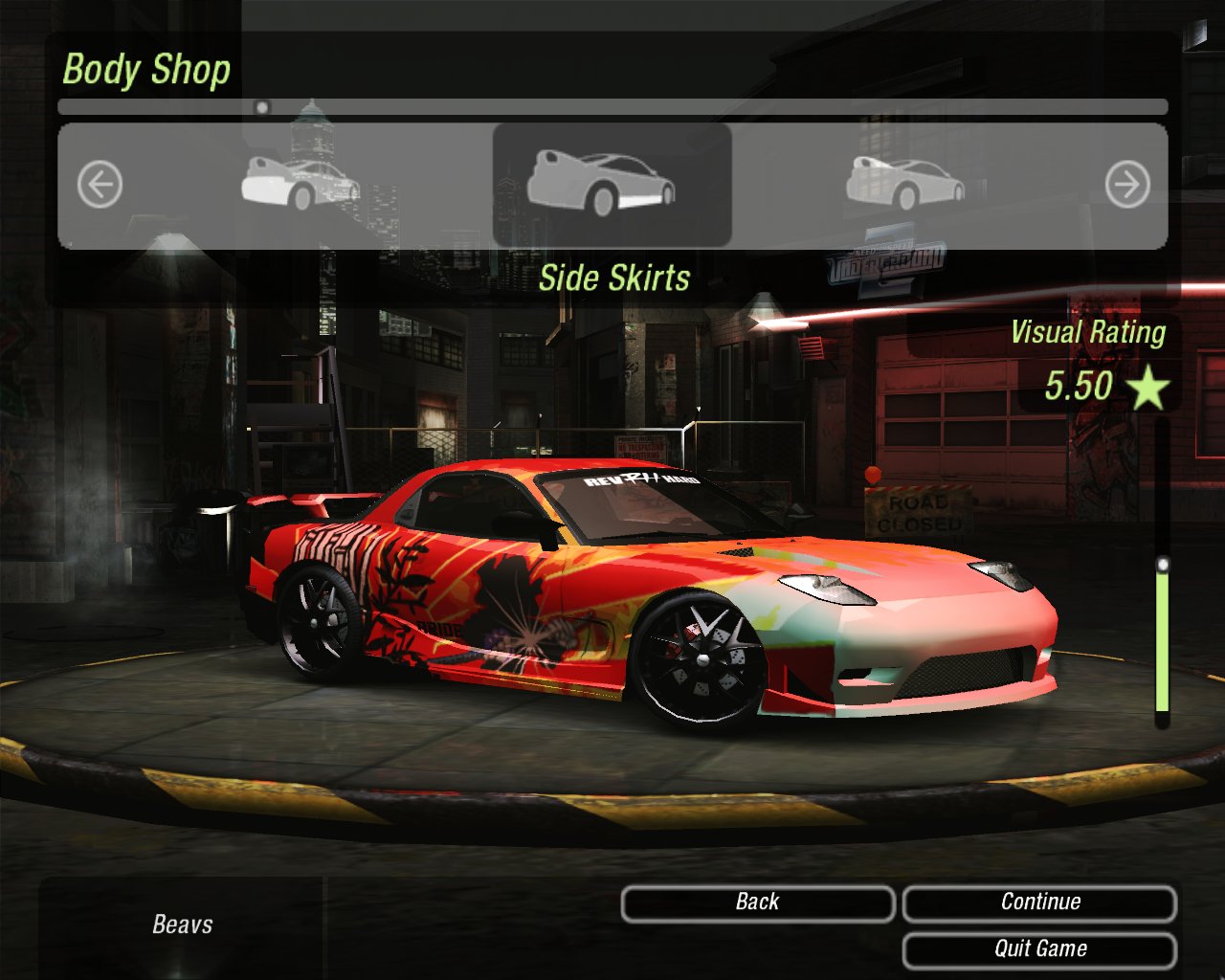
Task: Select the highlighted Side Skirts car icon
Action: (x=602, y=183)
